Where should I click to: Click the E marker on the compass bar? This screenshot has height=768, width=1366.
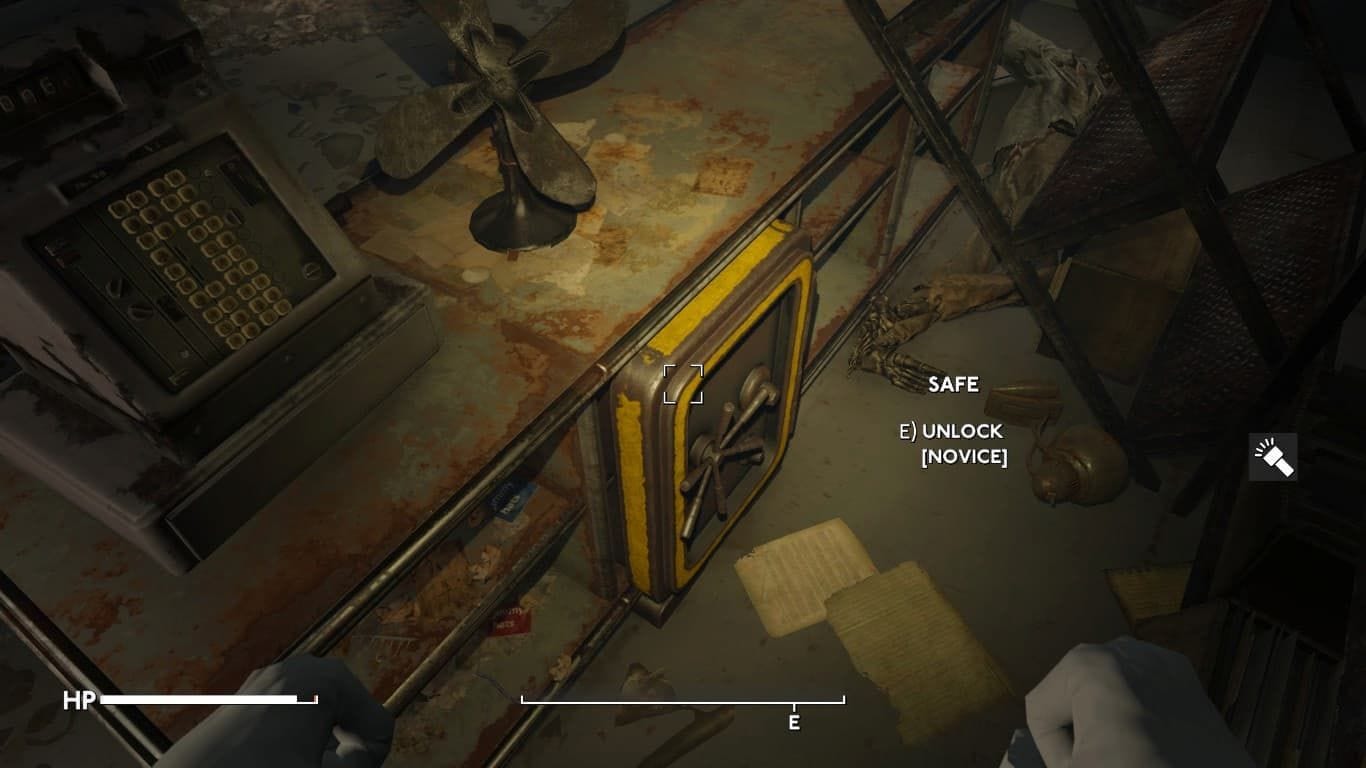click(x=793, y=720)
